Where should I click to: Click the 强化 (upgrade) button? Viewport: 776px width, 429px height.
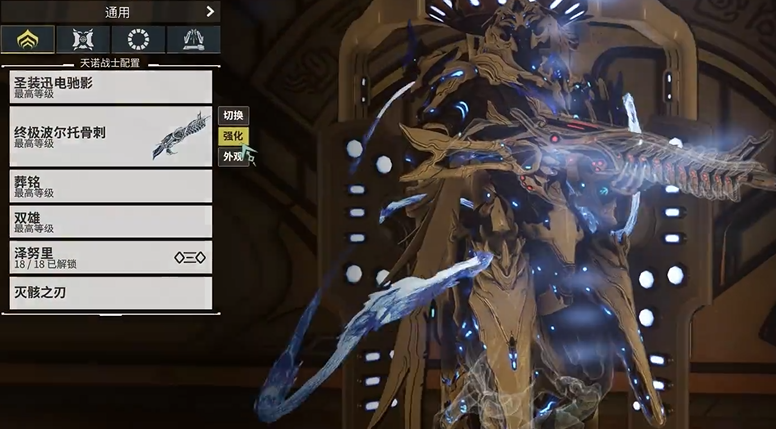pos(233,136)
